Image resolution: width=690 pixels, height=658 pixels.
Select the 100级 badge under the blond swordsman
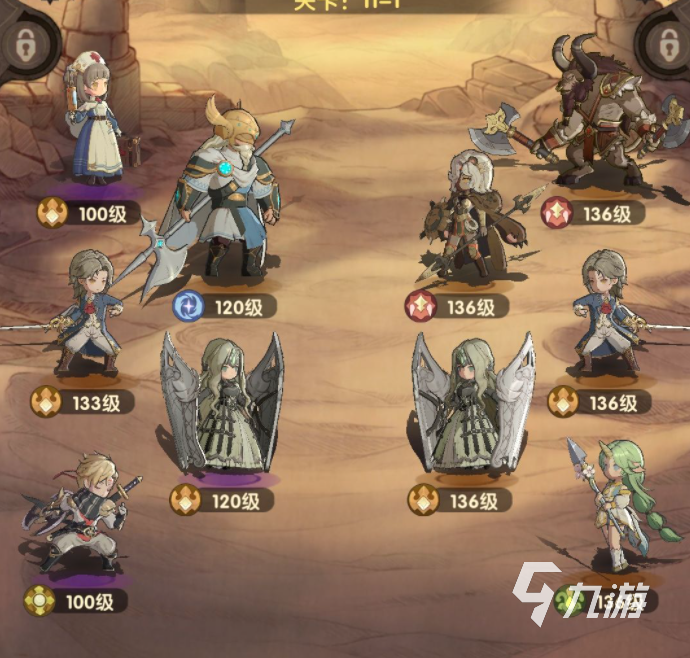point(76,601)
